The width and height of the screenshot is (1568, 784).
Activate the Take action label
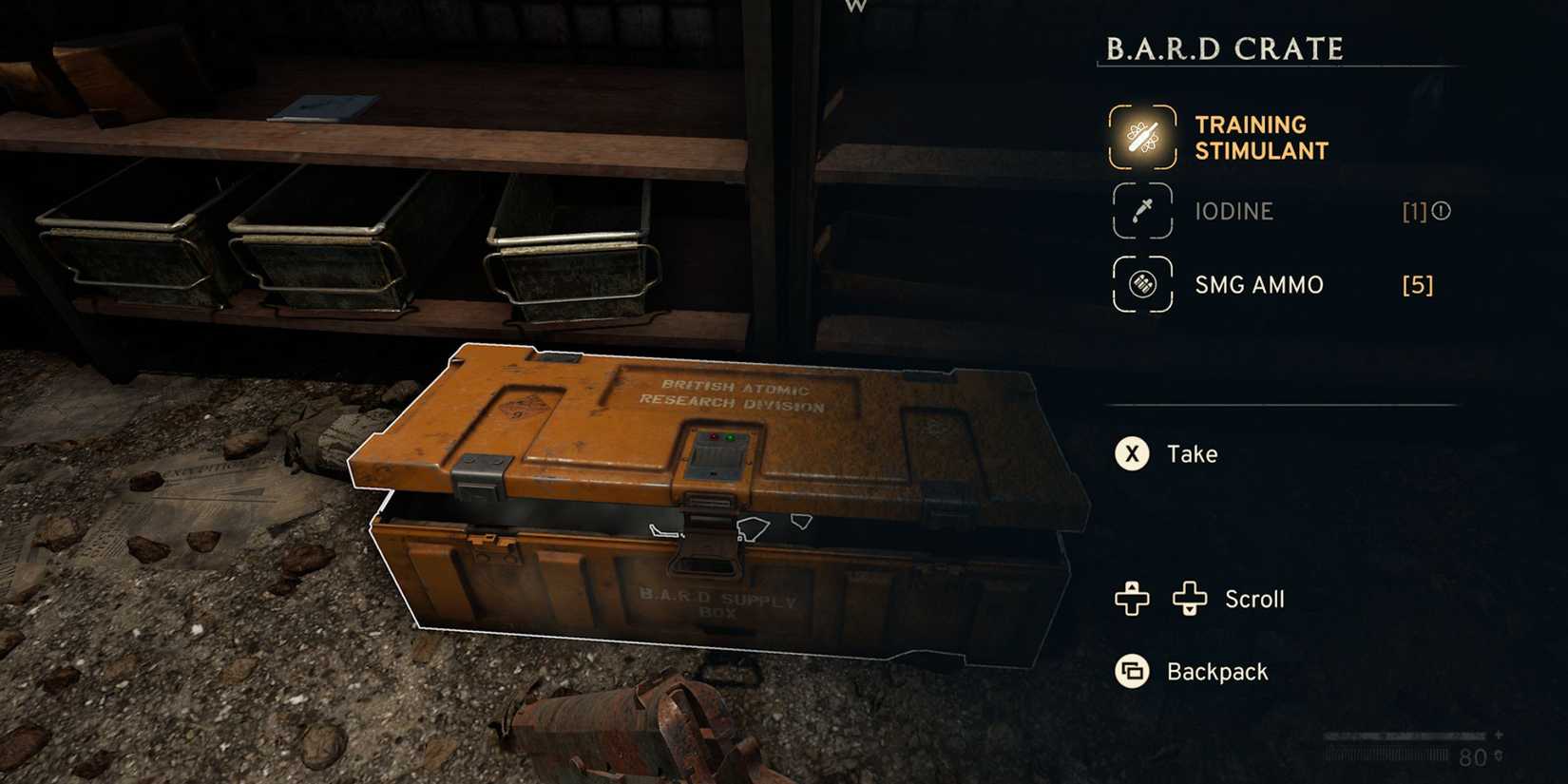1192,453
